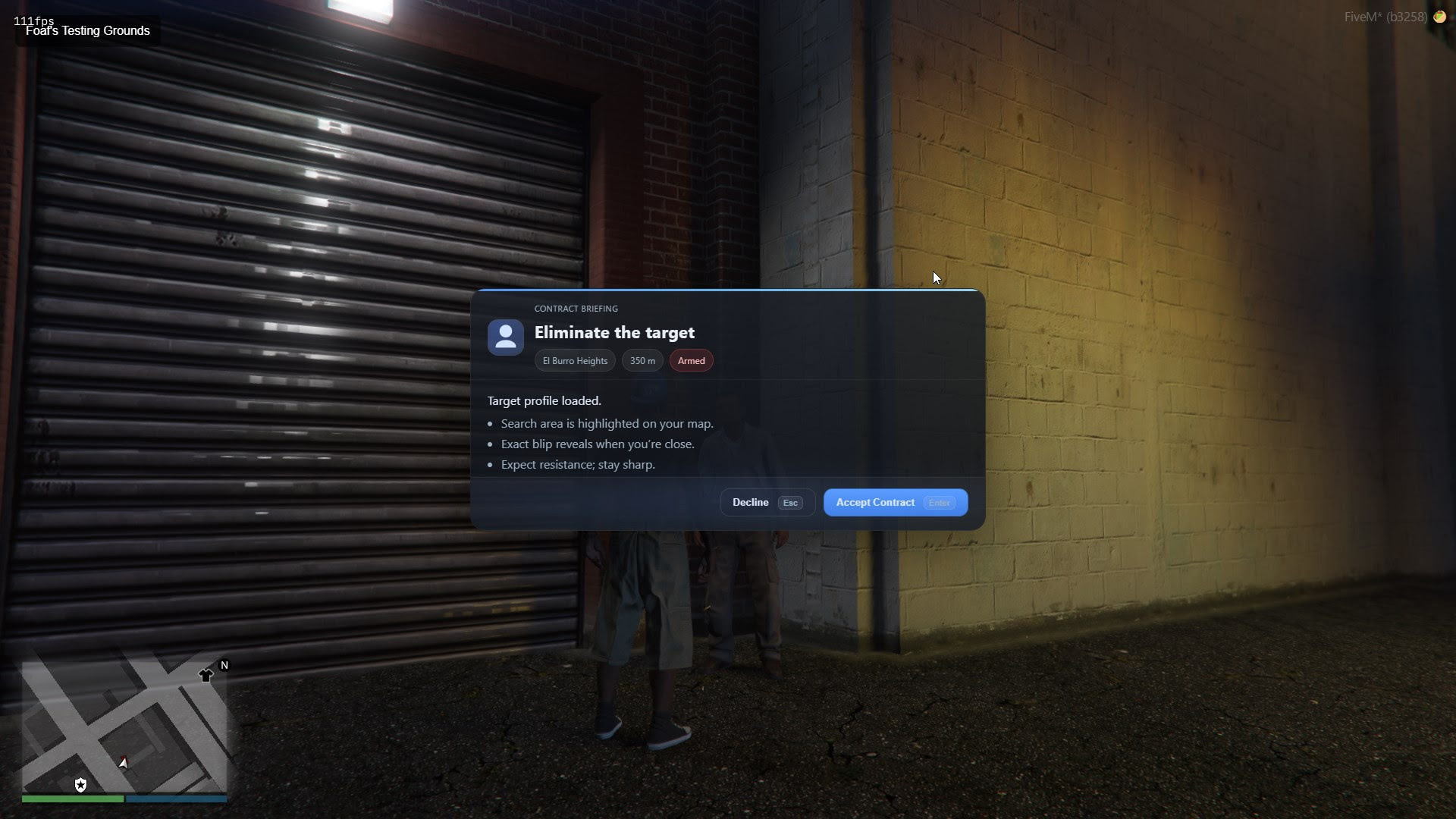The width and height of the screenshot is (1456, 819).
Task: Expand the CONTRACT BRIEFING header
Action: 576,309
